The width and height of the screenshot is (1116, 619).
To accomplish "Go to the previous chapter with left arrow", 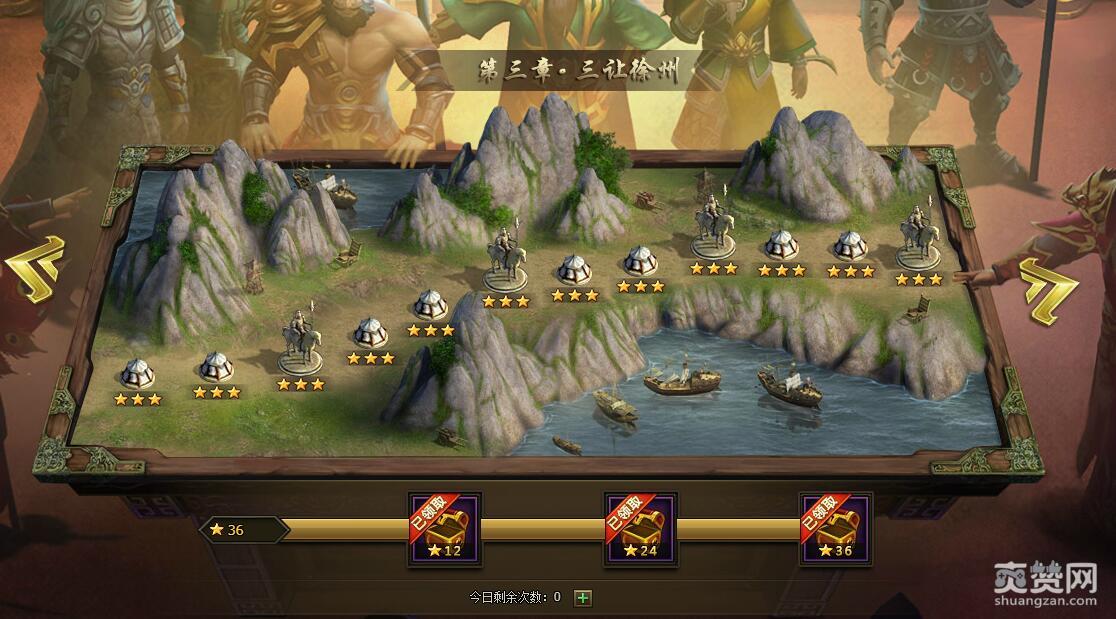I will tap(36, 269).
